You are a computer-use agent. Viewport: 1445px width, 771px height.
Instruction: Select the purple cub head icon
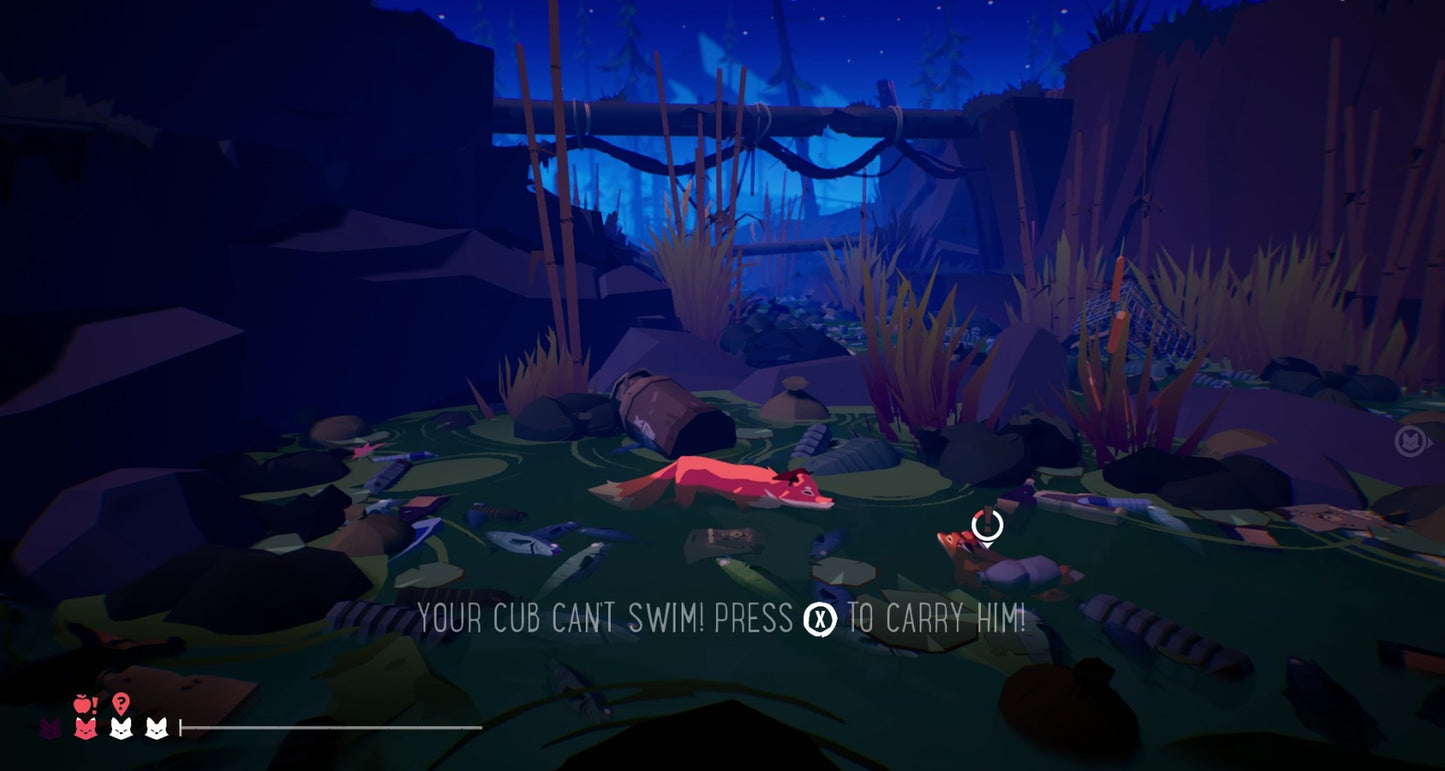tap(50, 728)
